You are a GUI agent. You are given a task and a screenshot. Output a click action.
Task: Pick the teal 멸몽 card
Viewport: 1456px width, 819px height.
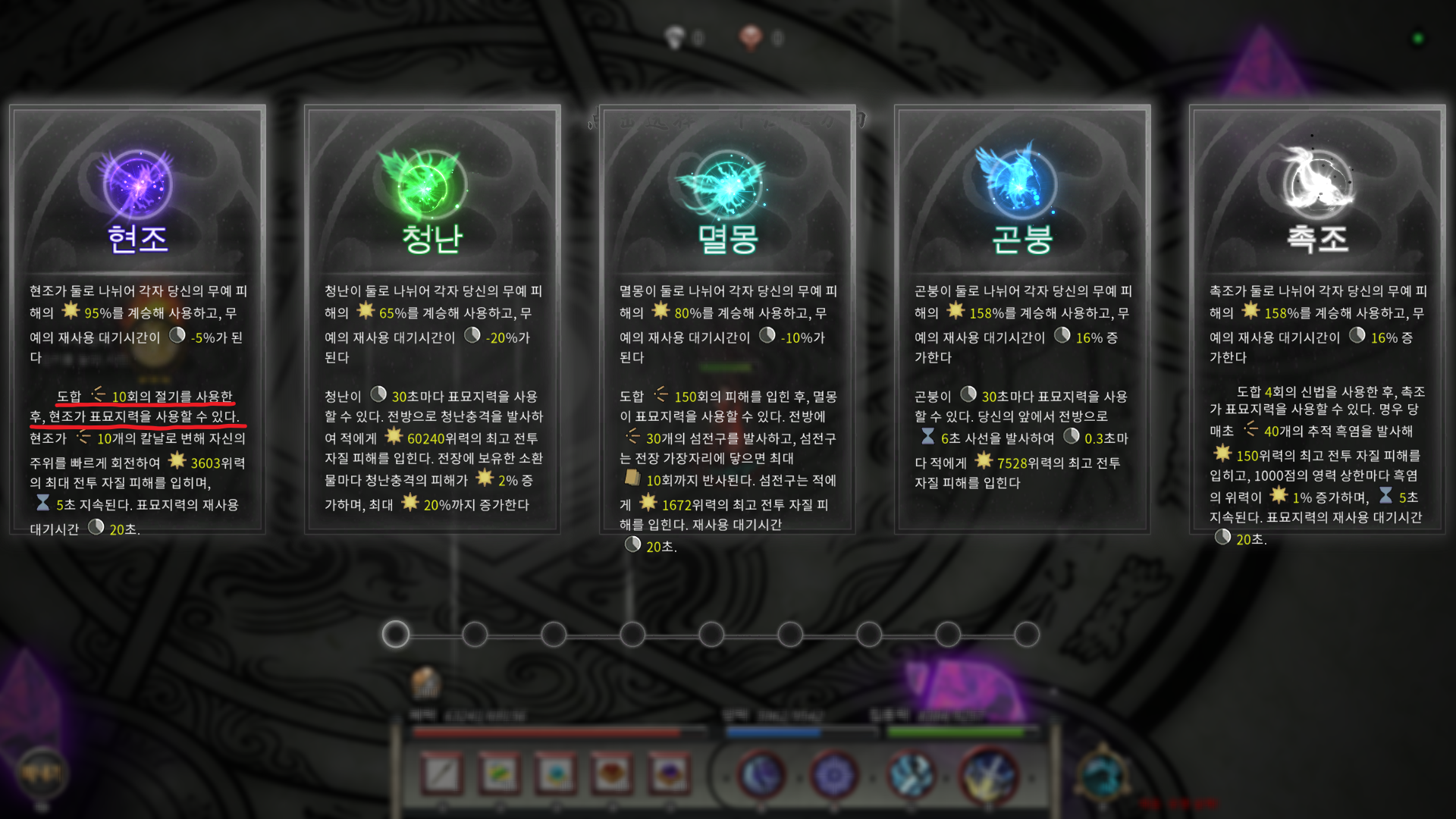click(727, 318)
